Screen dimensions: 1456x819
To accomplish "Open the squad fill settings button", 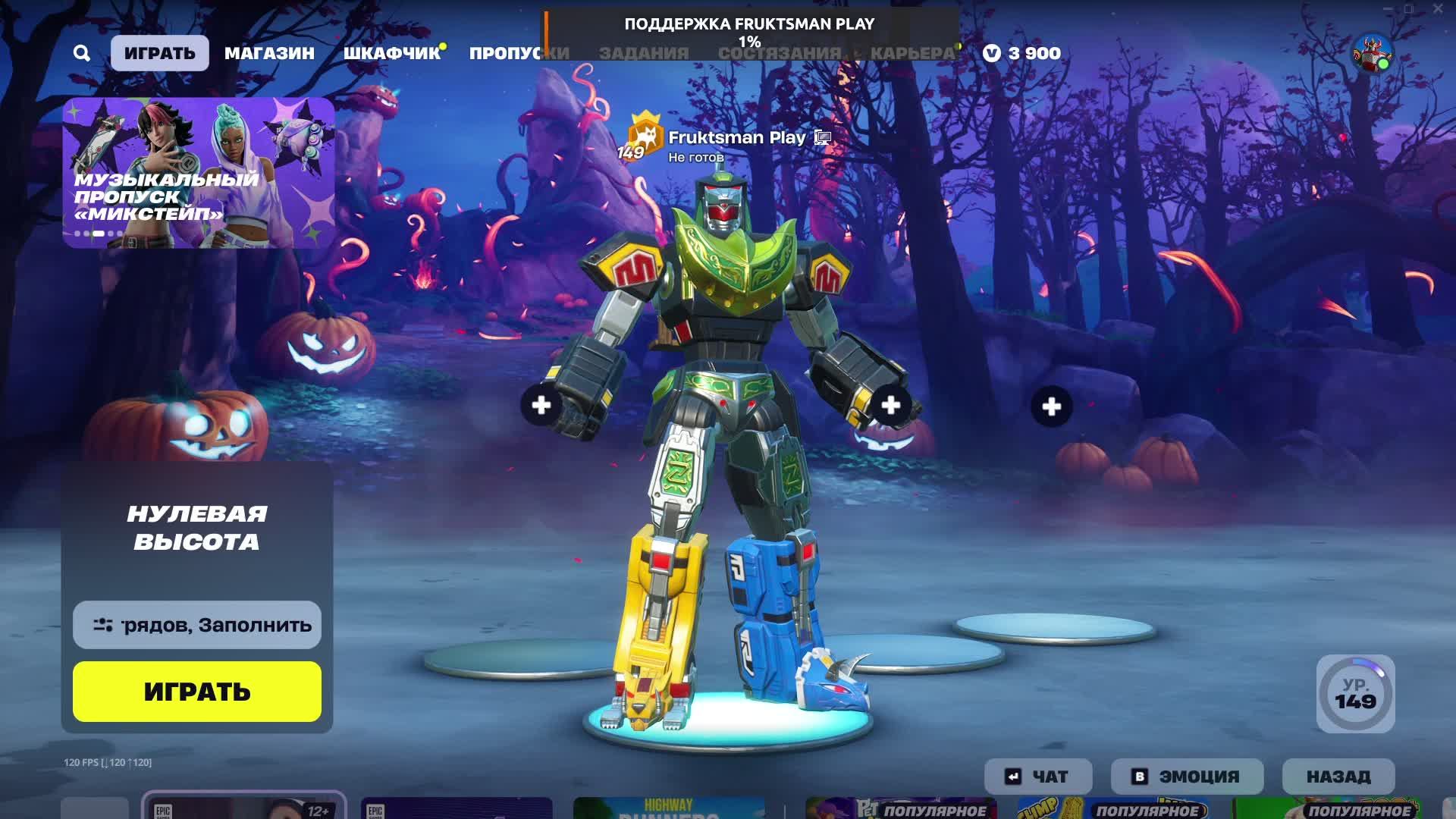I will pos(197,625).
